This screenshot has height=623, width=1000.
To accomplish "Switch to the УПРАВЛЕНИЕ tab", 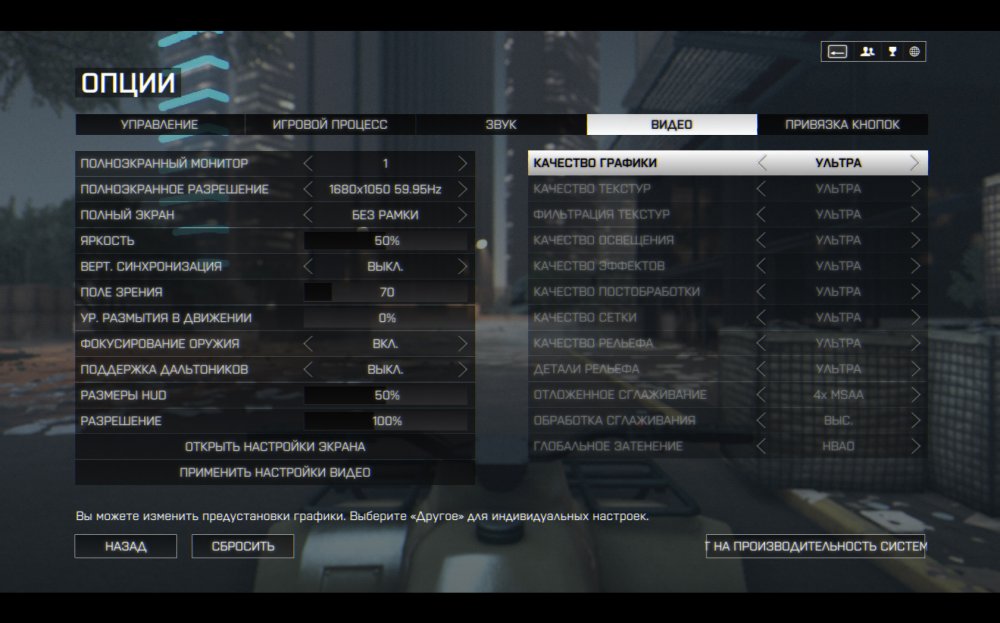I will coord(160,125).
